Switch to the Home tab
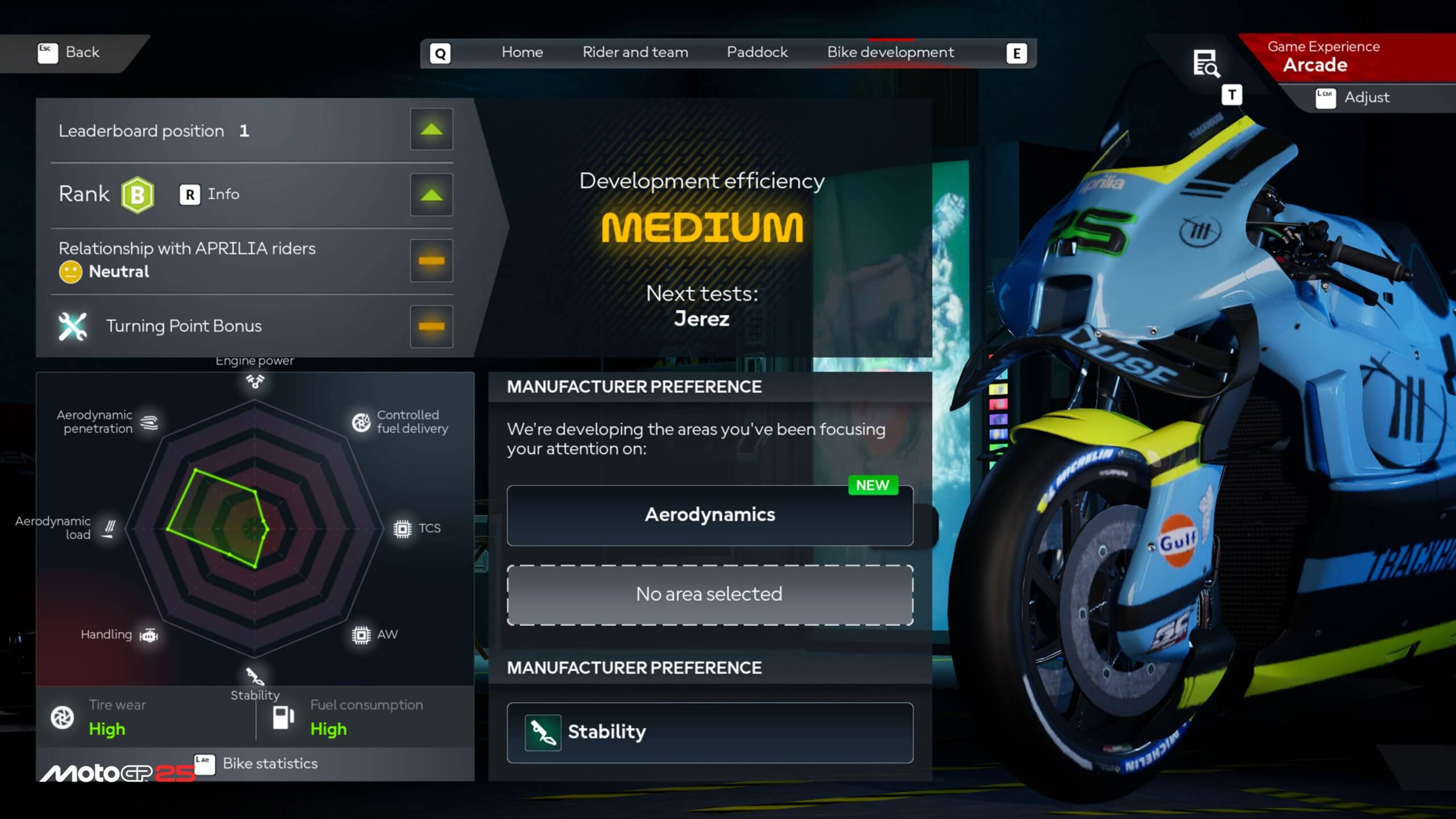The width and height of the screenshot is (1456, 819). (522, 52)
